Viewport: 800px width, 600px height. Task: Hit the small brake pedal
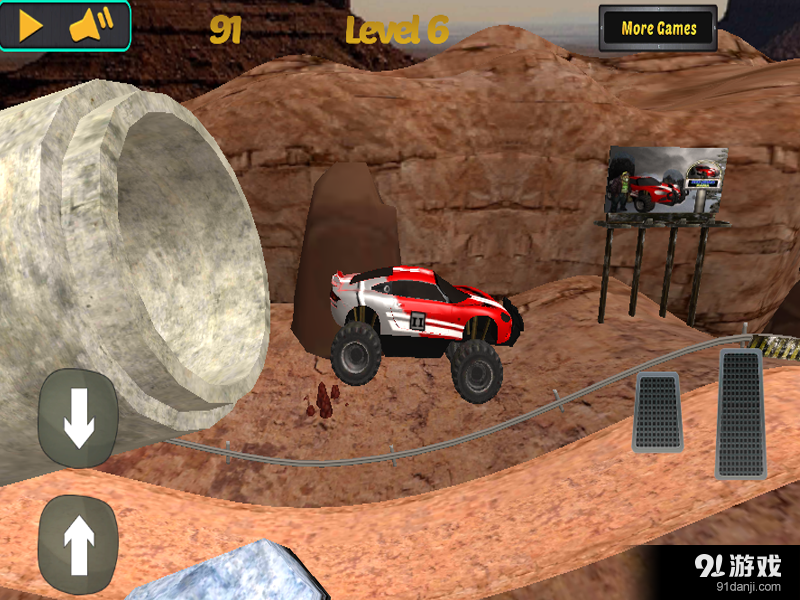pyautogui.click(x=657, y=411)
